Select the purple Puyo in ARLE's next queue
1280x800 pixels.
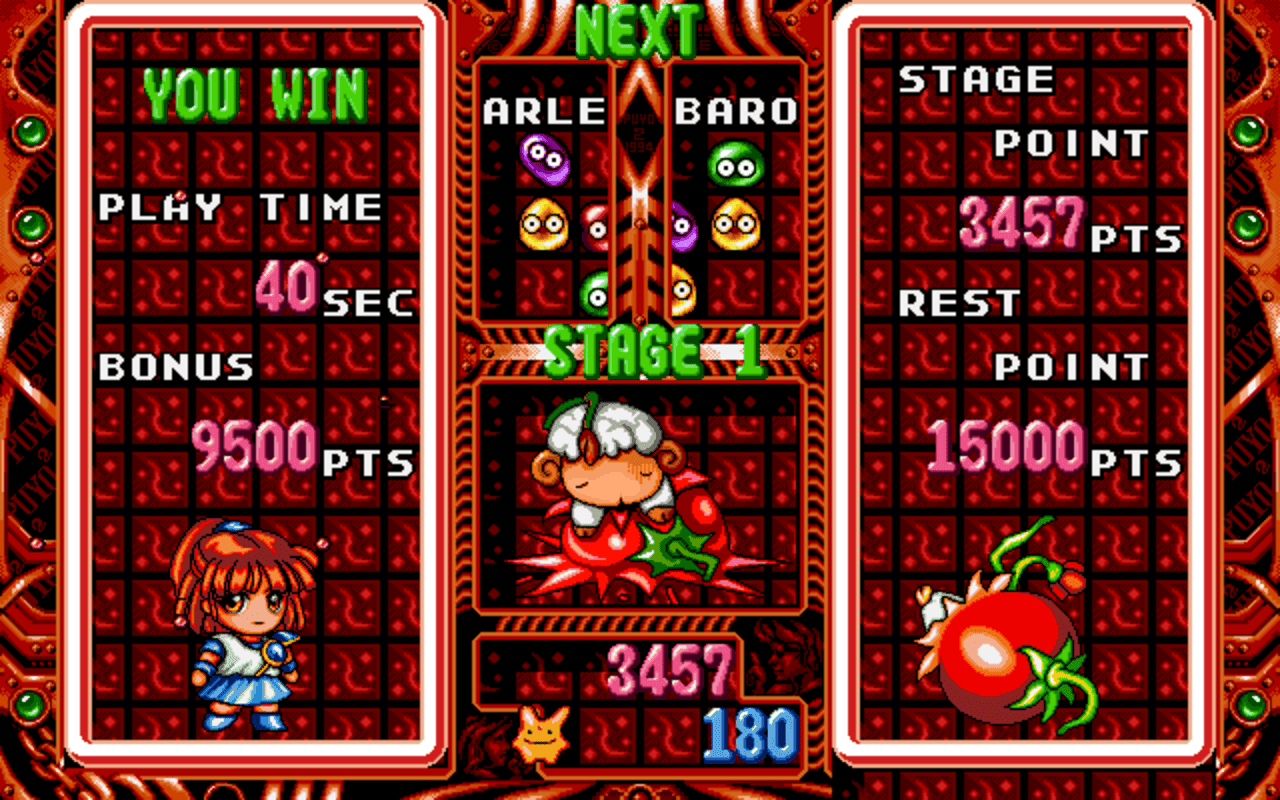(543, 160)
